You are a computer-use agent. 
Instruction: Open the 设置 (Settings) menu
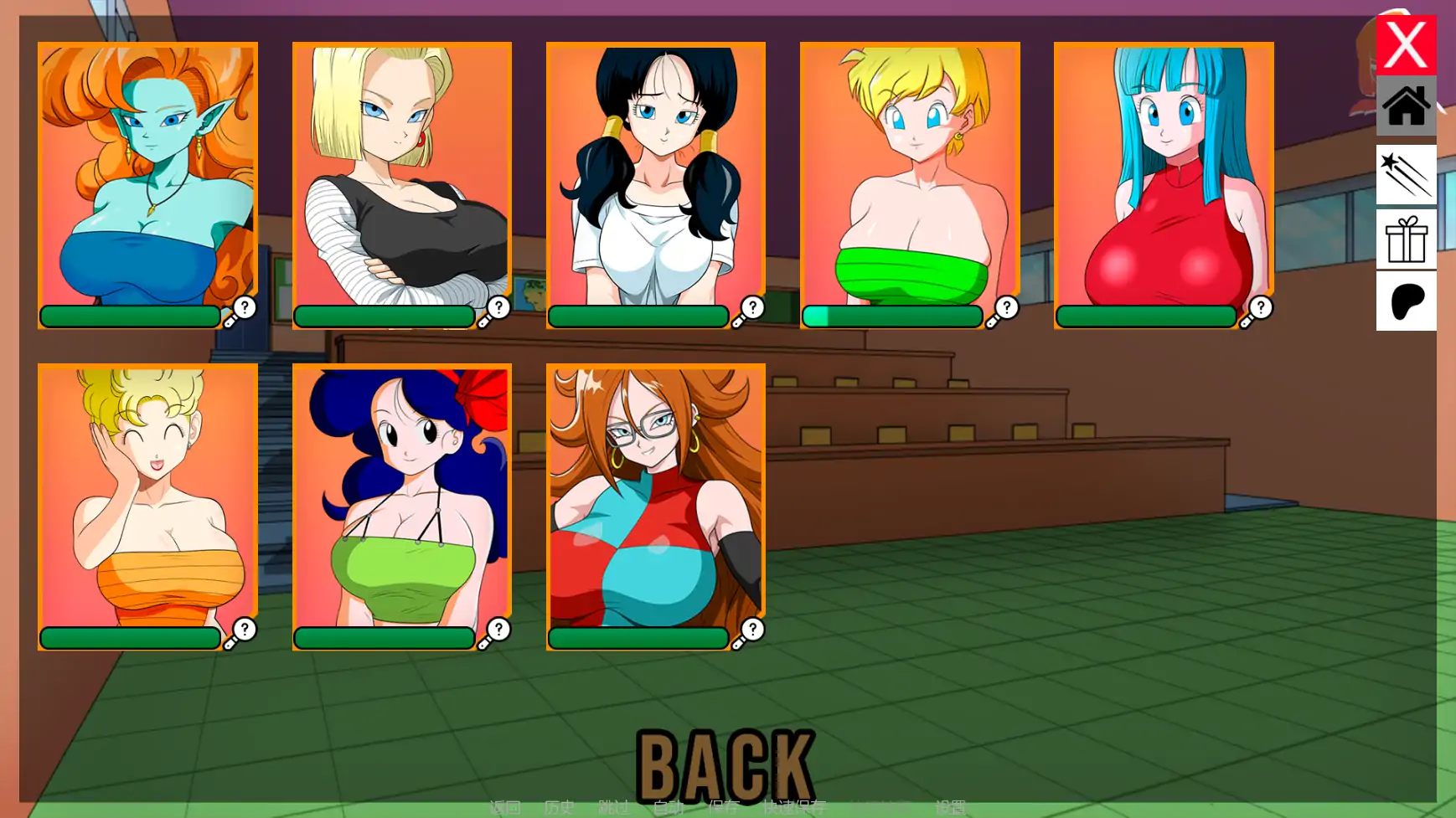pos(950,807)
